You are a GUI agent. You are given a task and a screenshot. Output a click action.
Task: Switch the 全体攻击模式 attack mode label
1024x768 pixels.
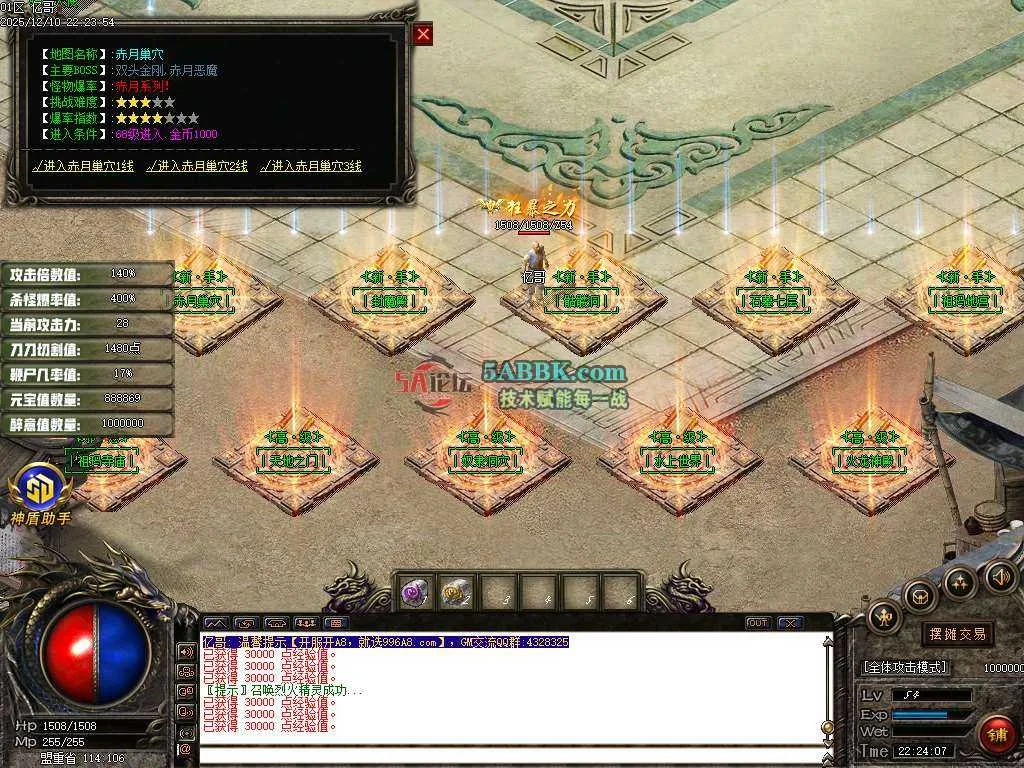click(904, 667)
